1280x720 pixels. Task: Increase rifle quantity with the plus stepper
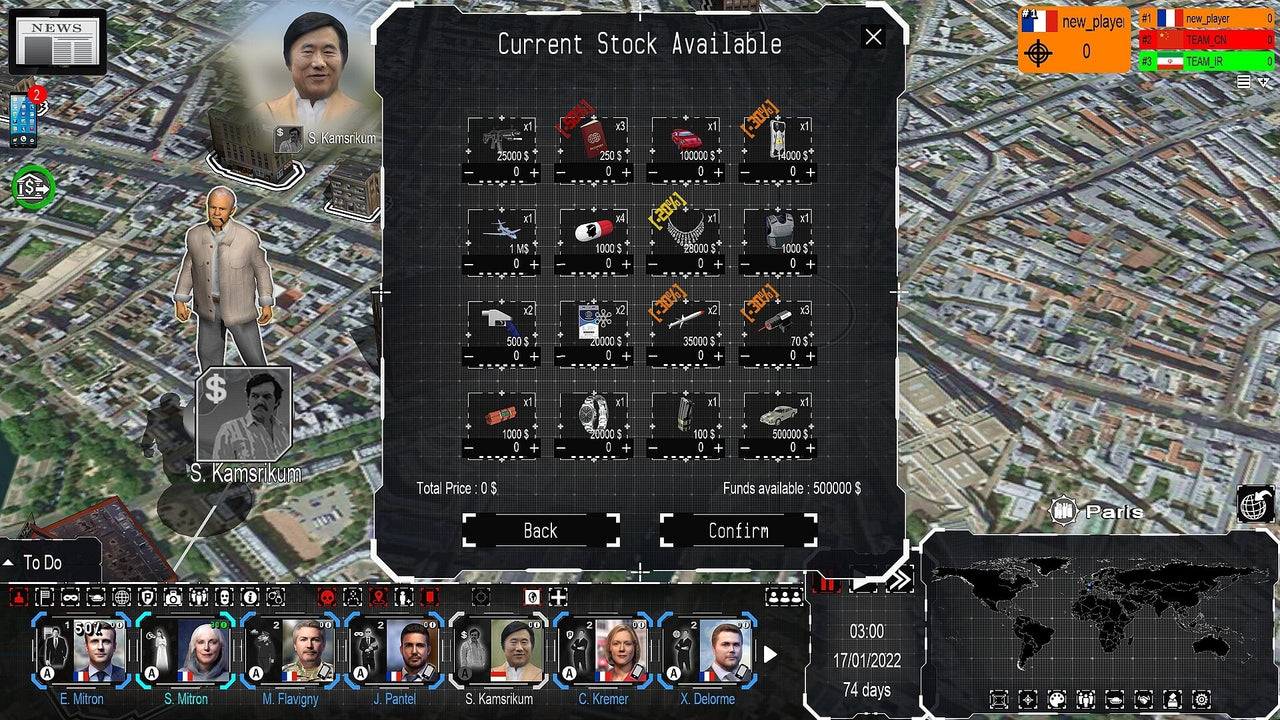(x=532, y=172)
